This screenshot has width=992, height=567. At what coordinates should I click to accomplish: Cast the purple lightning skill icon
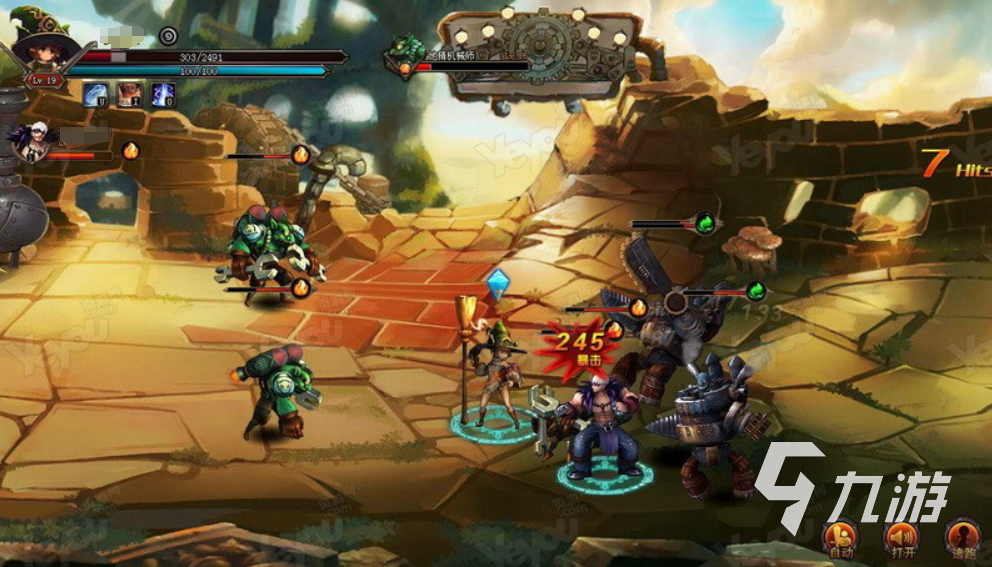pos(162,95)
